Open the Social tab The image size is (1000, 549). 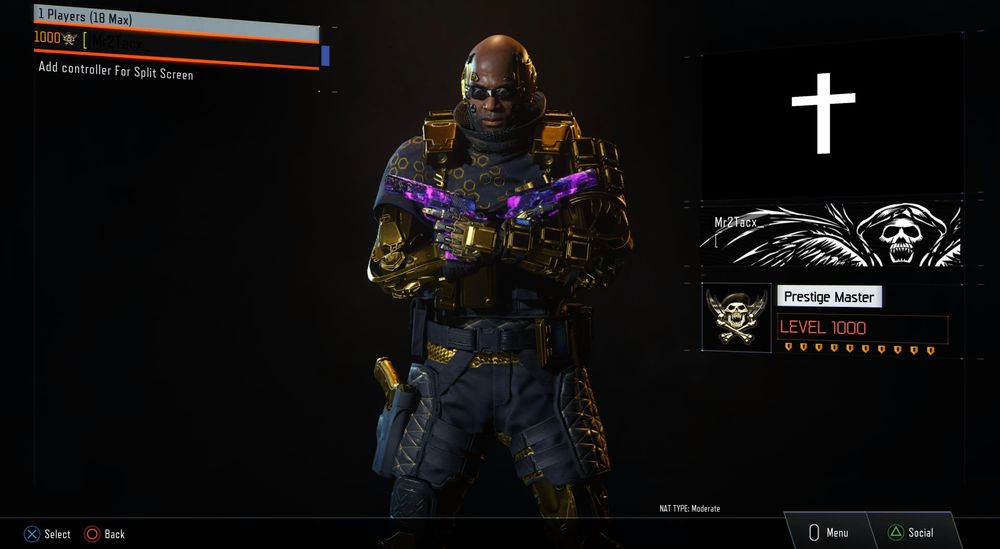click(x=910, y=532)
